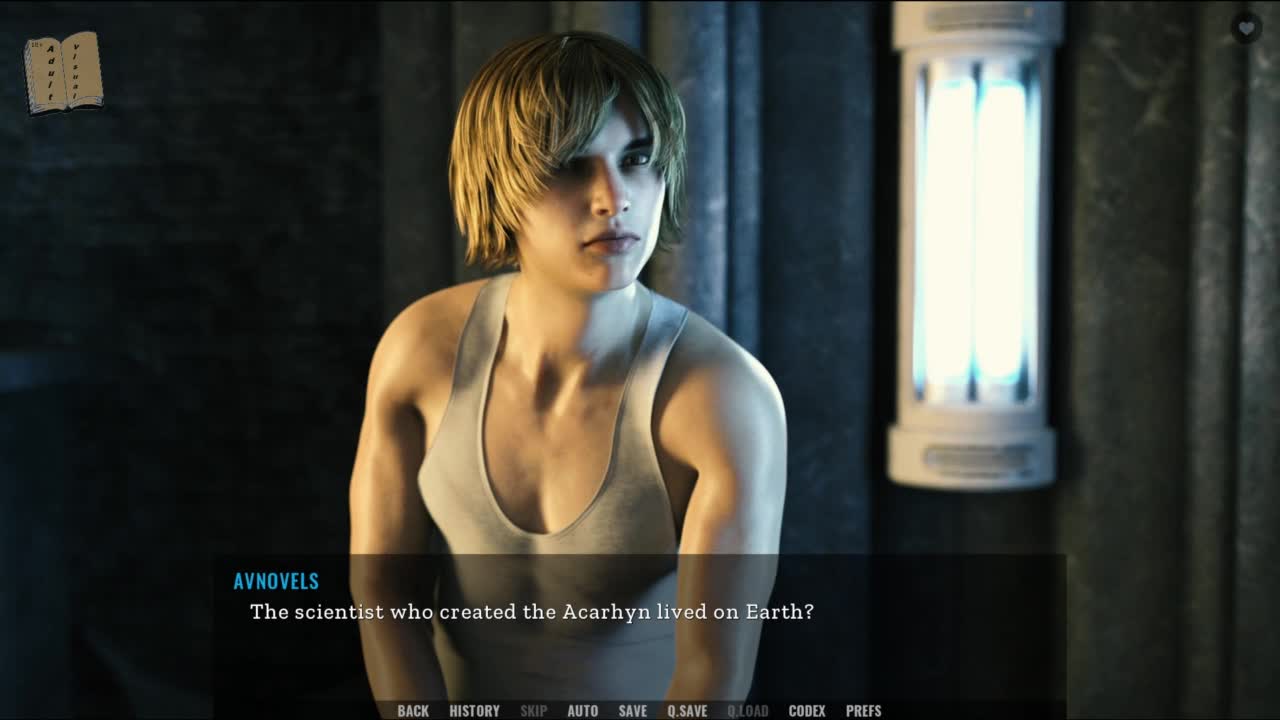The width and height of the screenshot is (1280, 720).
Task: Open the CODEX
Action: click(806, 711)
